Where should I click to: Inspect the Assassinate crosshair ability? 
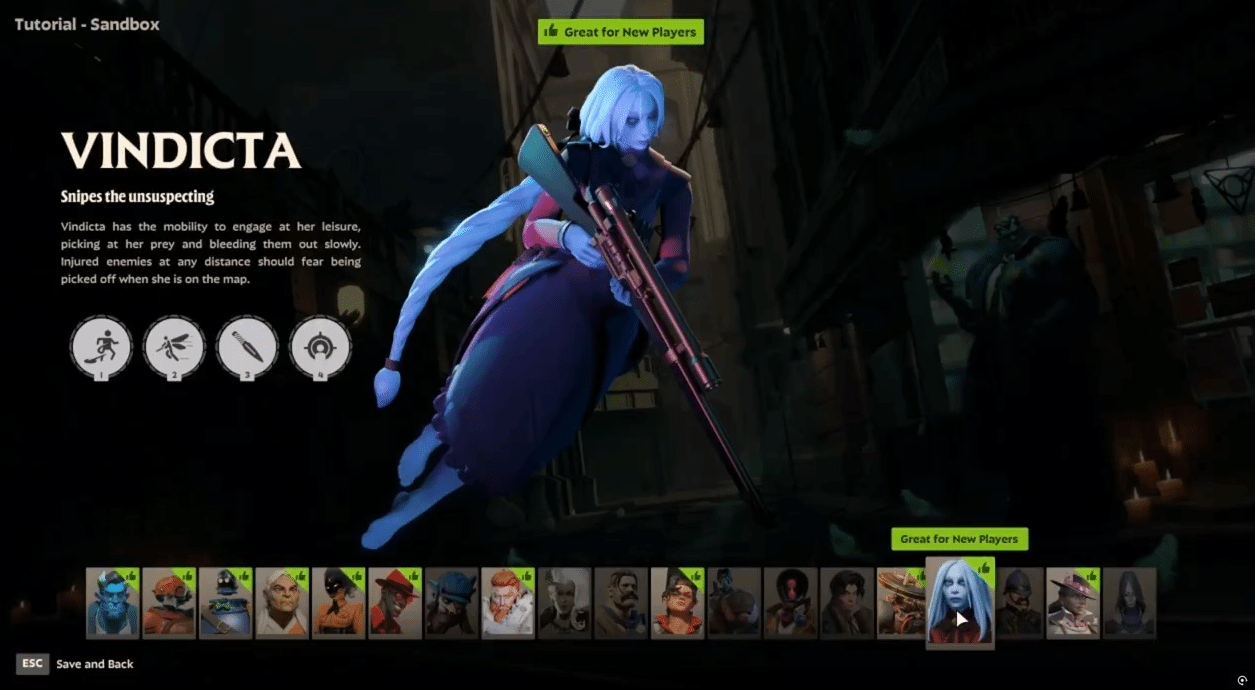320,347
